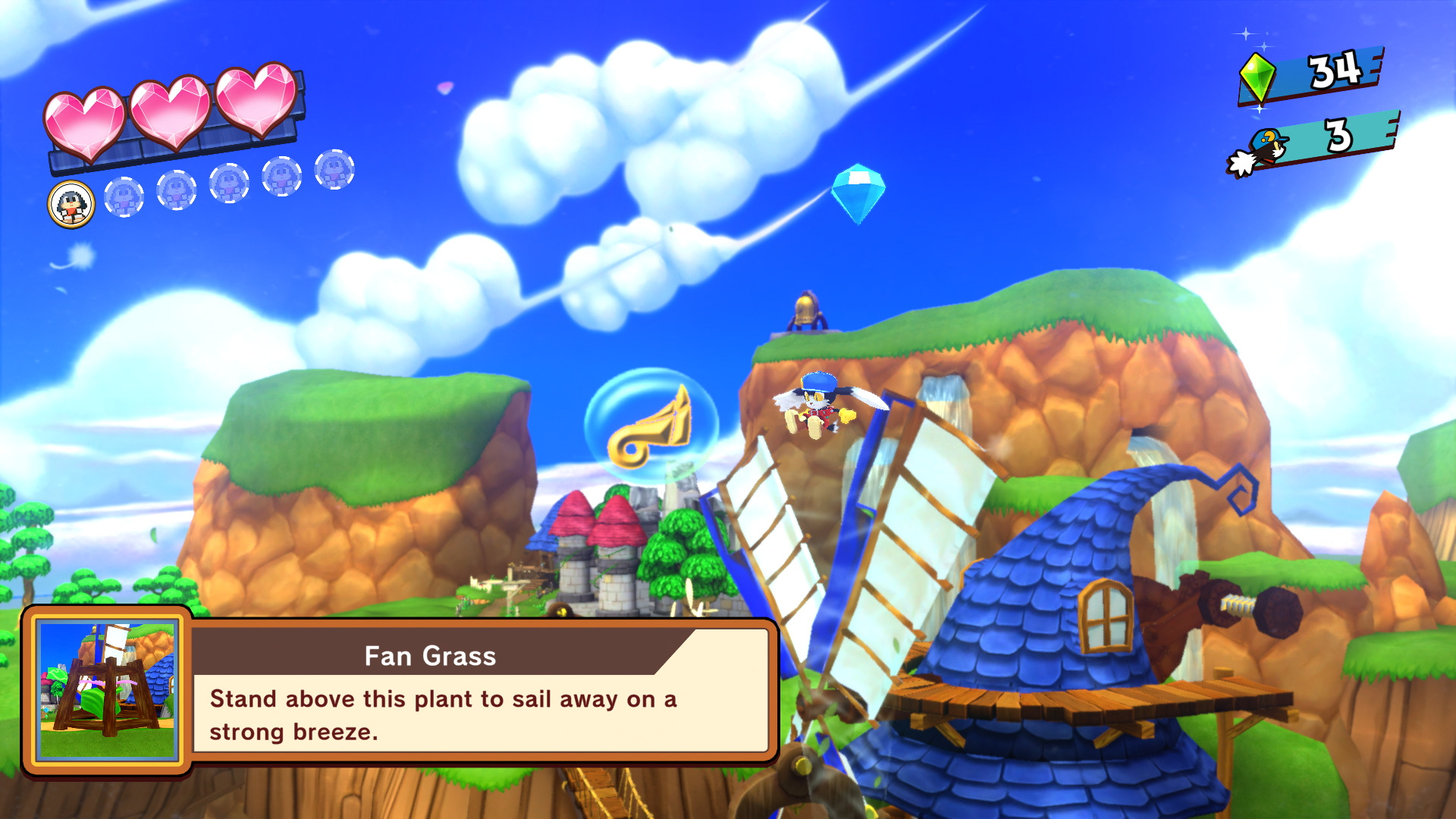
Task: Enable the middle fragment orb indicator
Action: [229, 184]
